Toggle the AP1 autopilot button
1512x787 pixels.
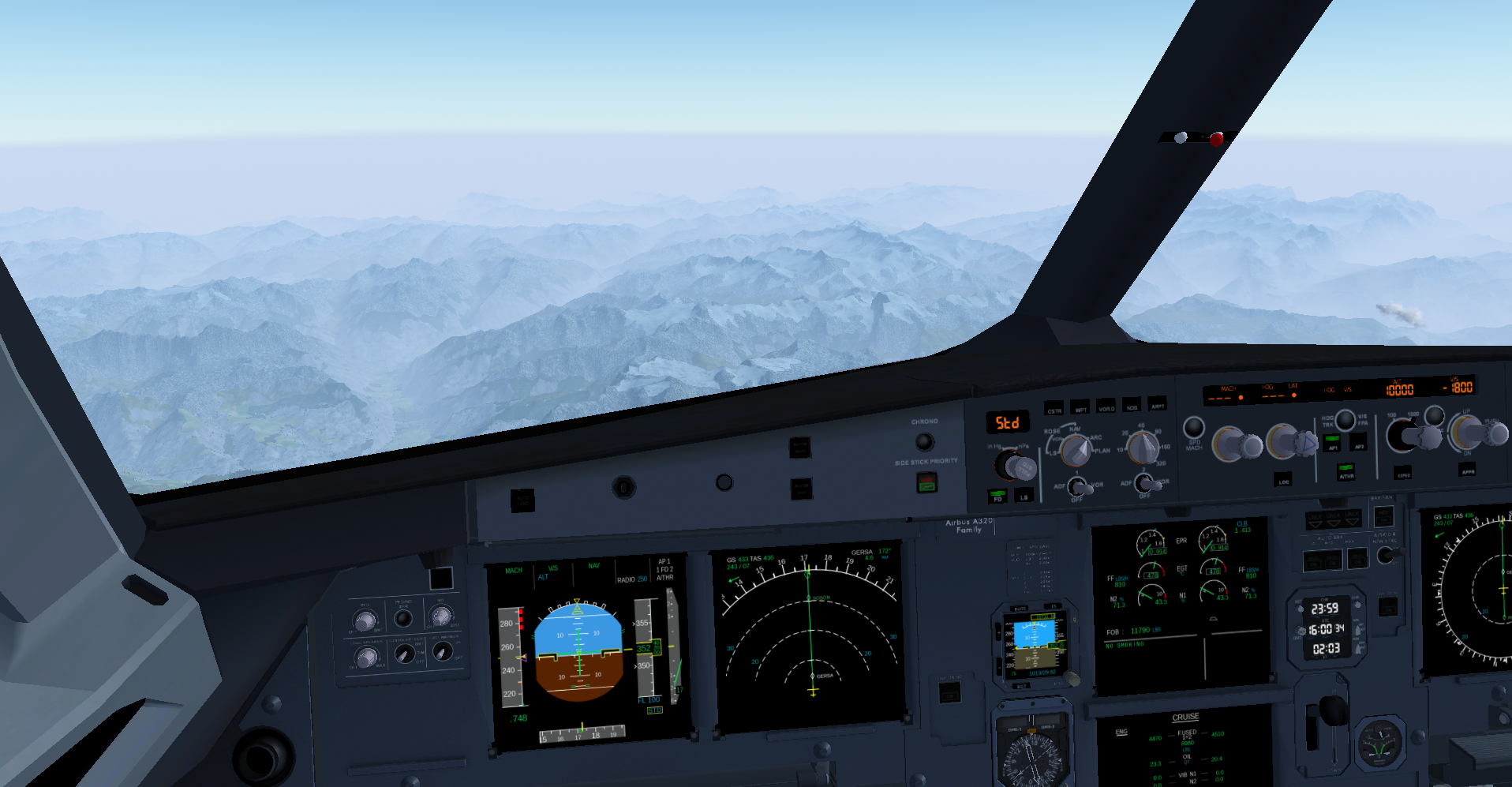(1332, 443)
